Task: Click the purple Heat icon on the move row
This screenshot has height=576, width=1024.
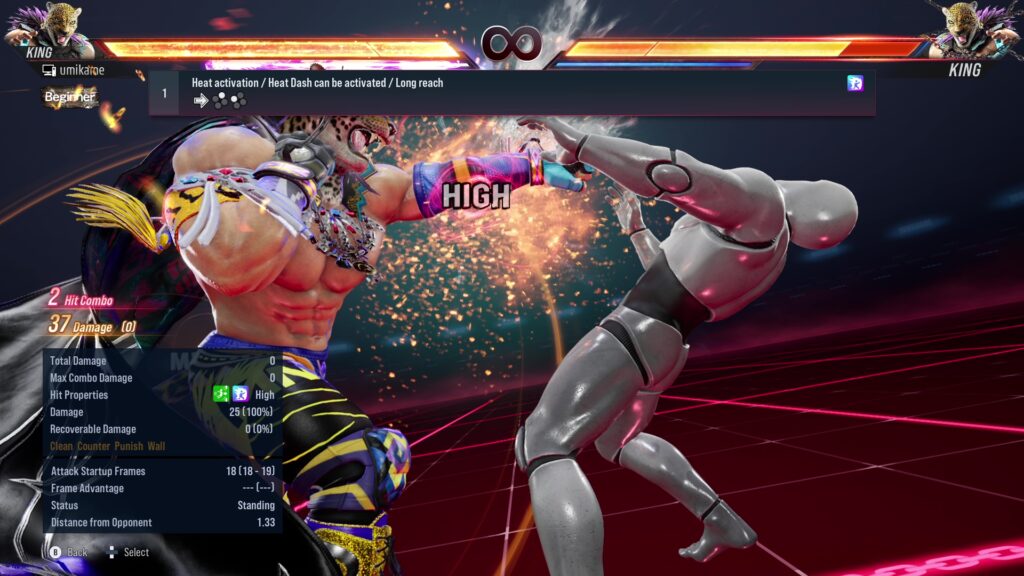Action: (855, 83)
